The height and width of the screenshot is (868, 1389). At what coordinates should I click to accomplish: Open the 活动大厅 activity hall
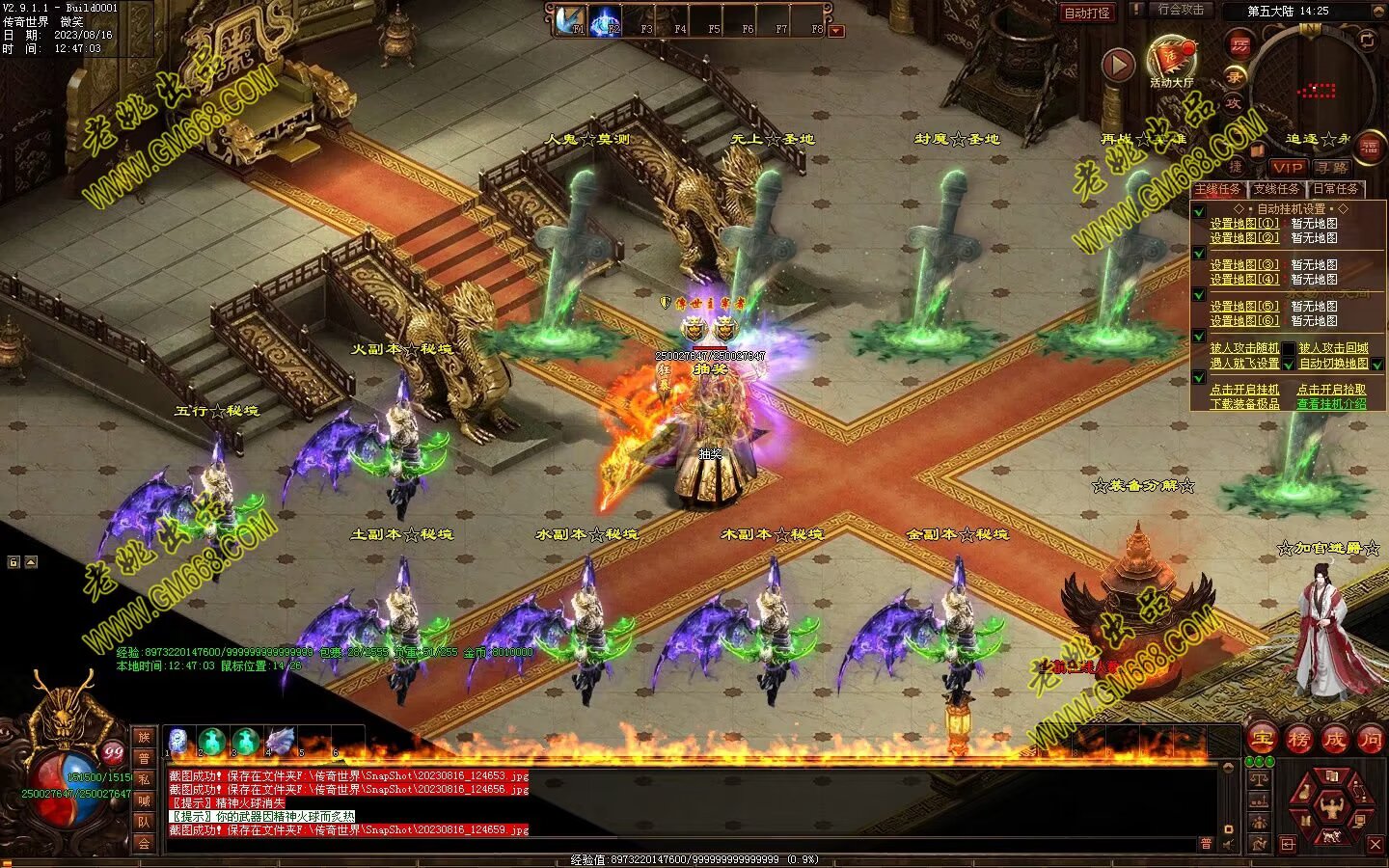(x=1171, y=60)
